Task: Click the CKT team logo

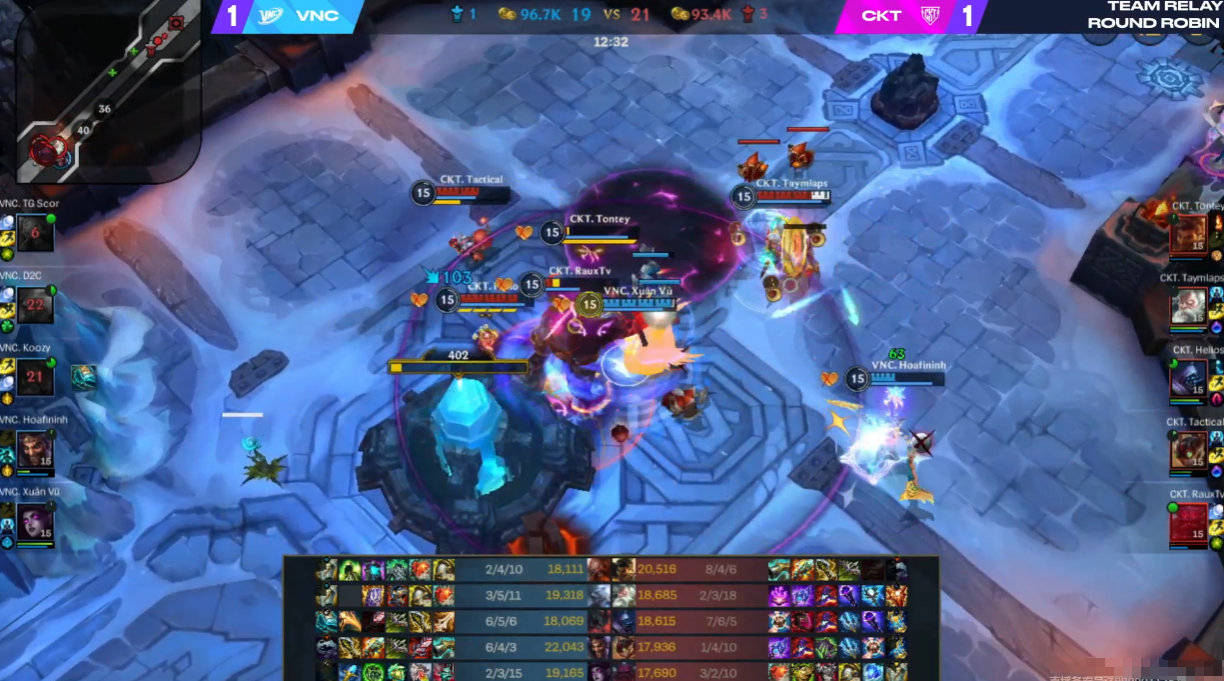Action: (x=930, y=16)
